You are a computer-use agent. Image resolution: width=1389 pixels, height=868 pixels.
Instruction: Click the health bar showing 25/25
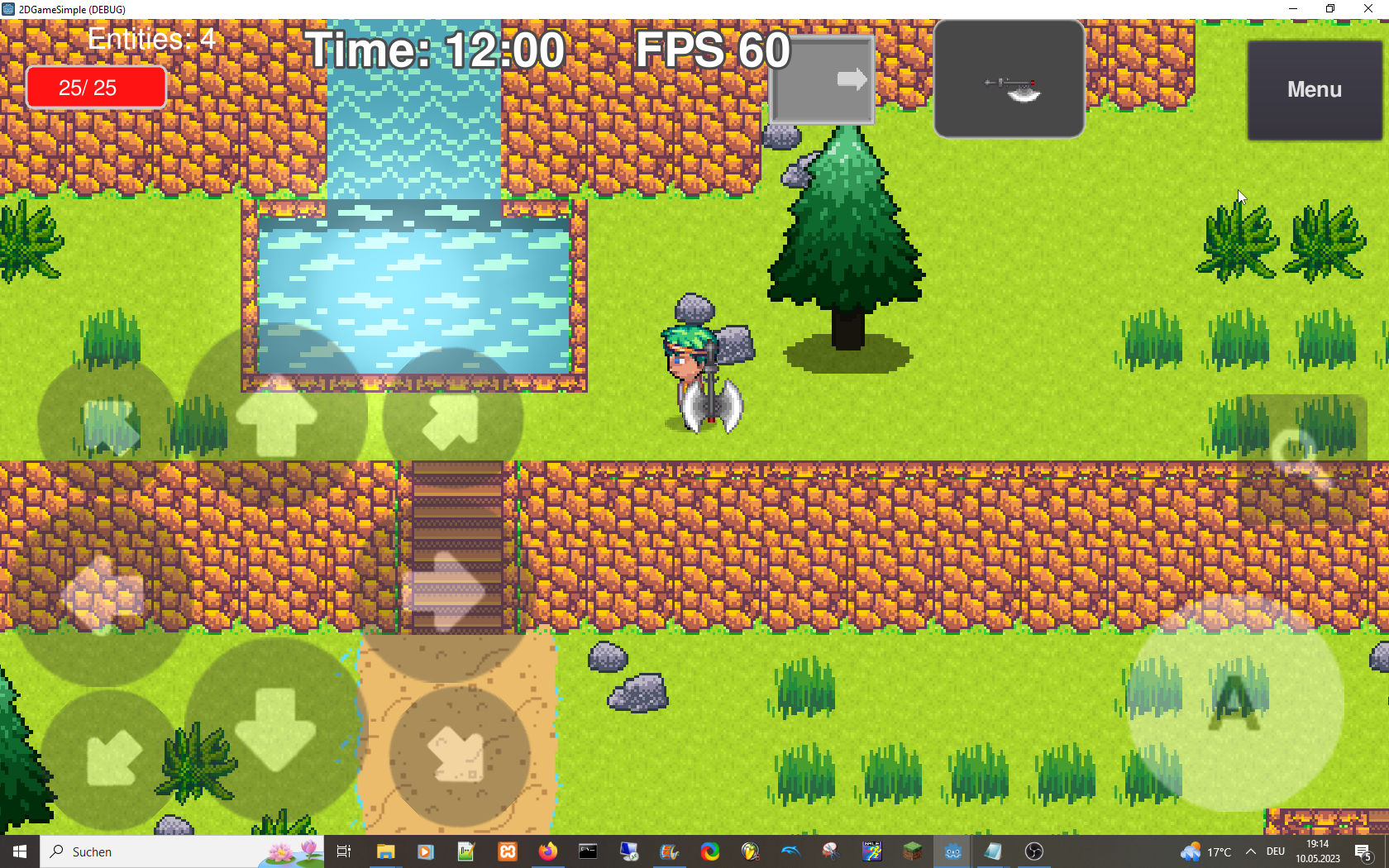pyautogui.click(x=95, y=86)
